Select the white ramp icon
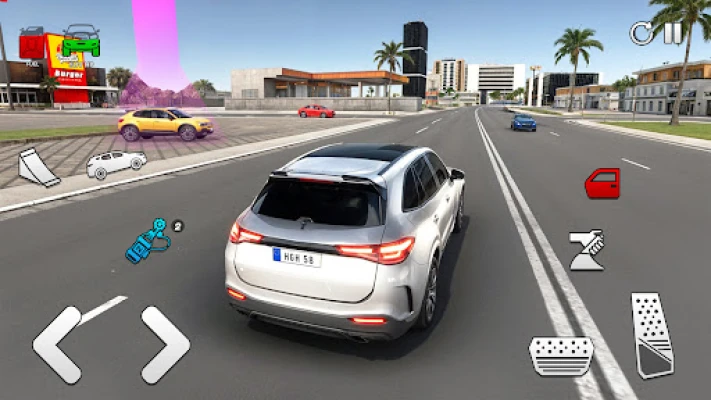 click(38, 167)
